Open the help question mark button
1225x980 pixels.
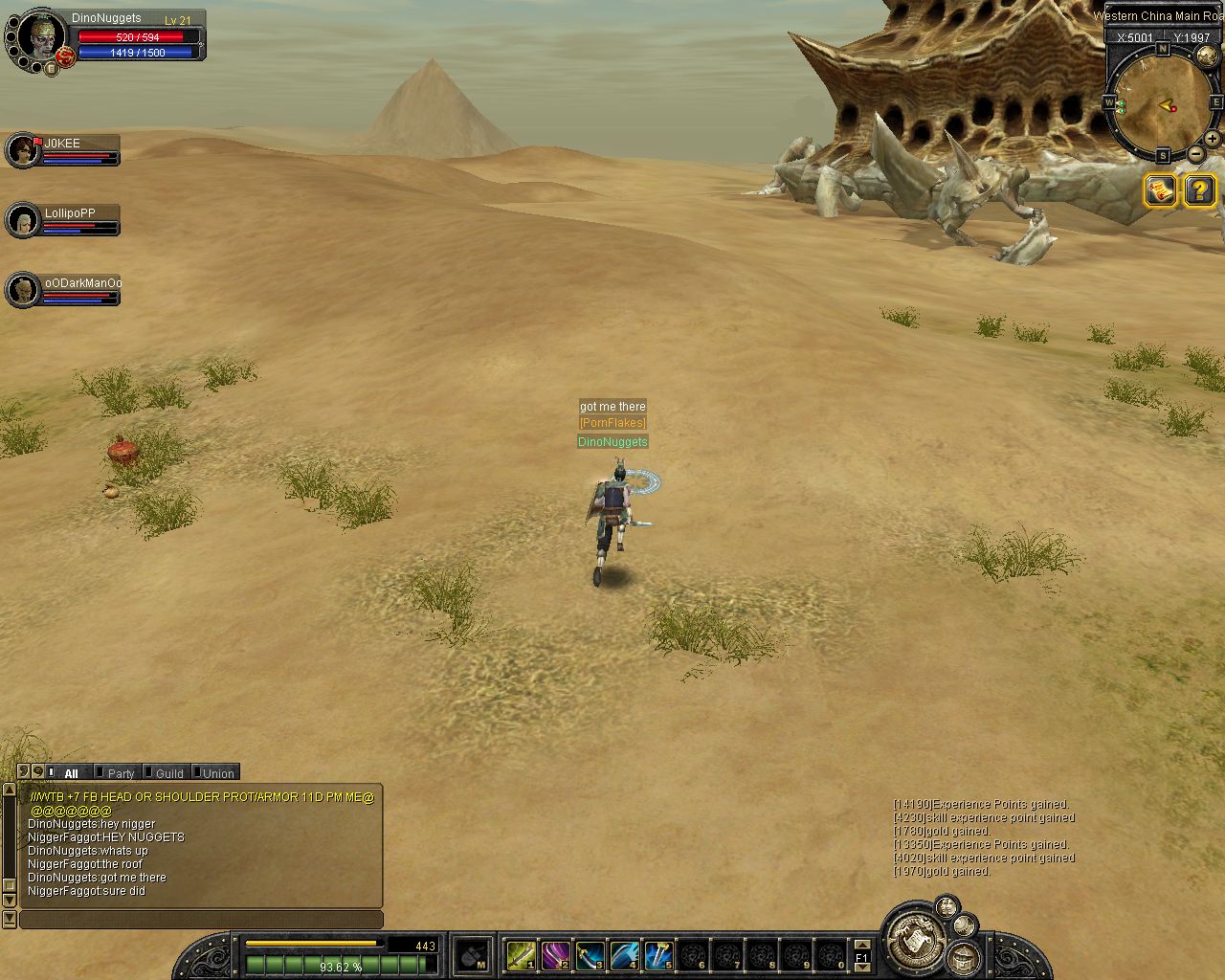1199,190
